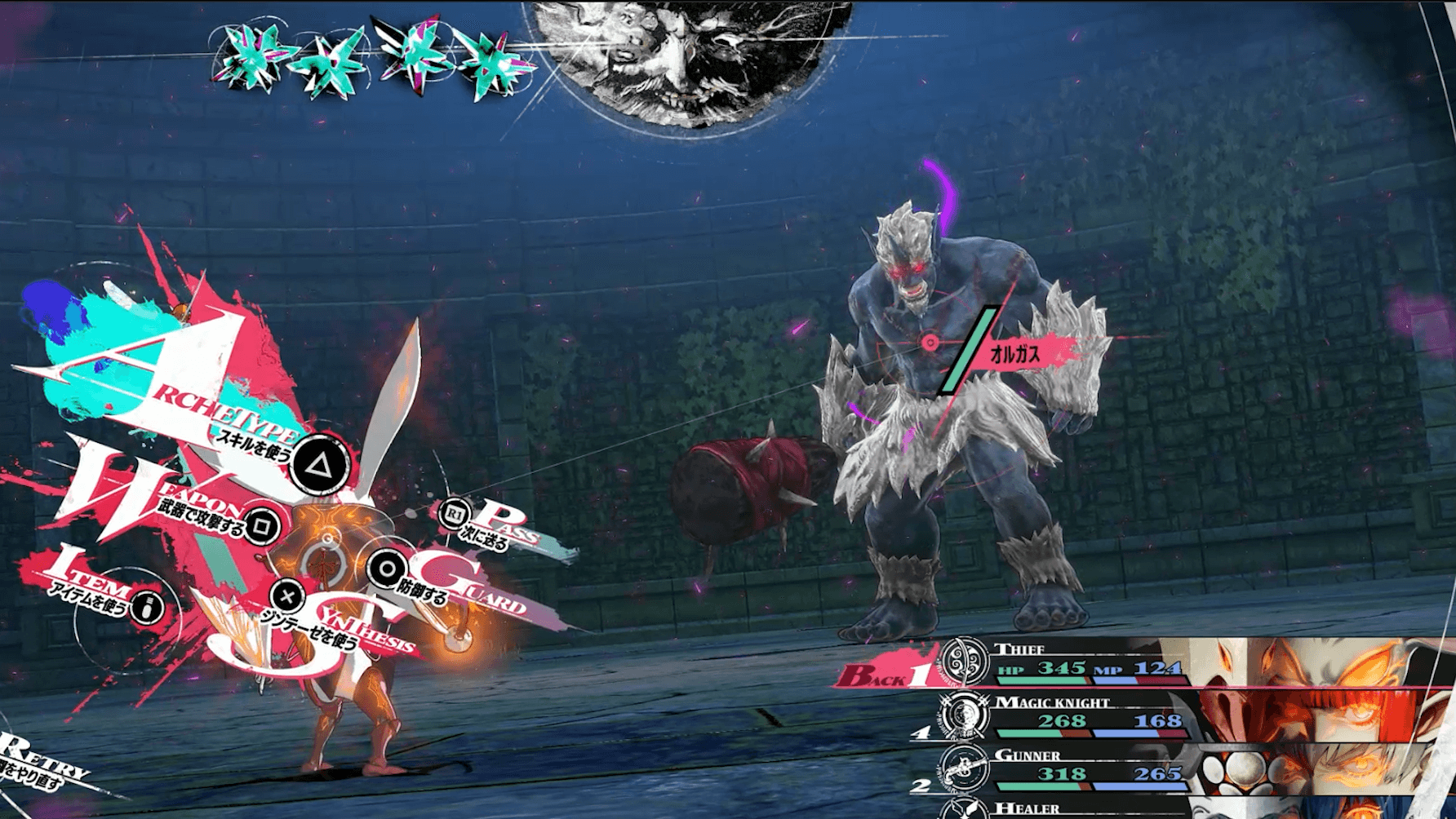This screenshot has width=1456, height=819.
Task: Select the Healer party member row
Action: pyautogui.click(x=1143, y=808)
